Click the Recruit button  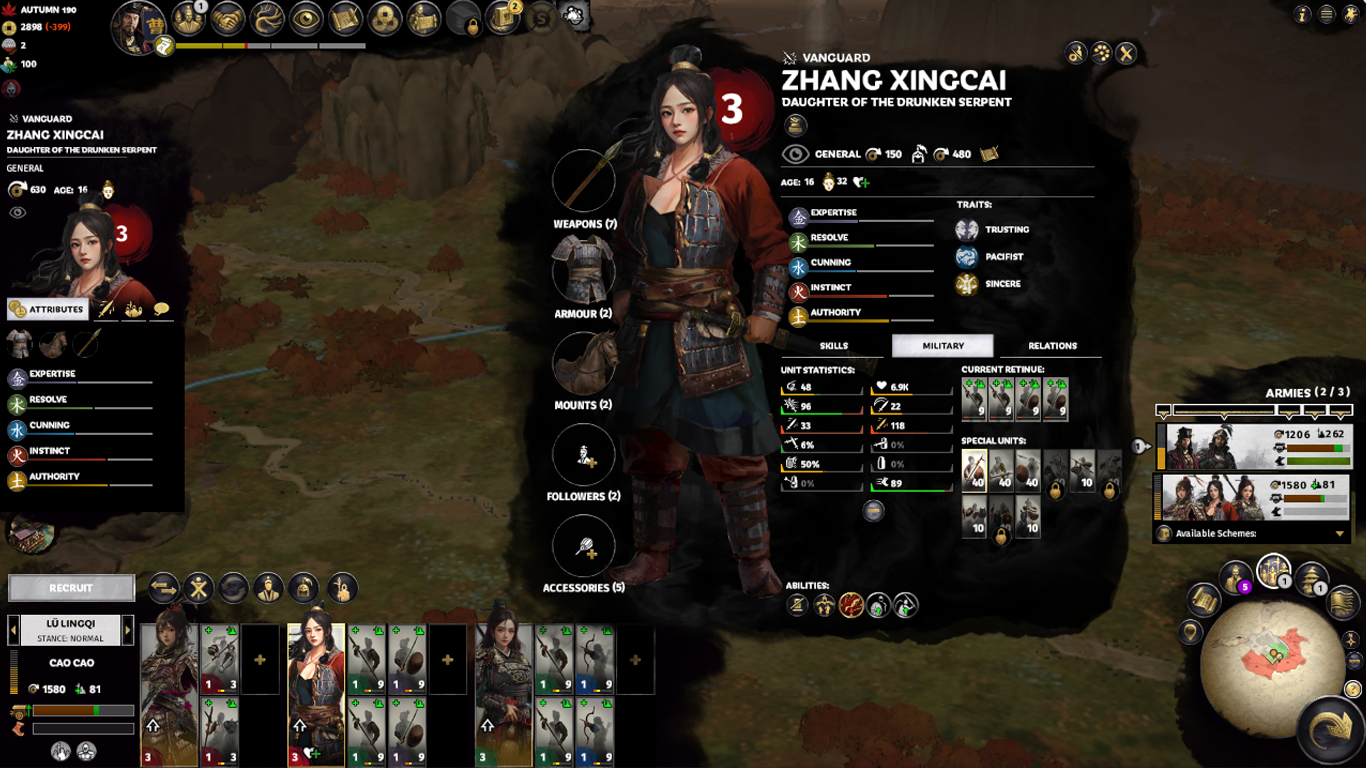pyautogui.click(x=71, y=588)
